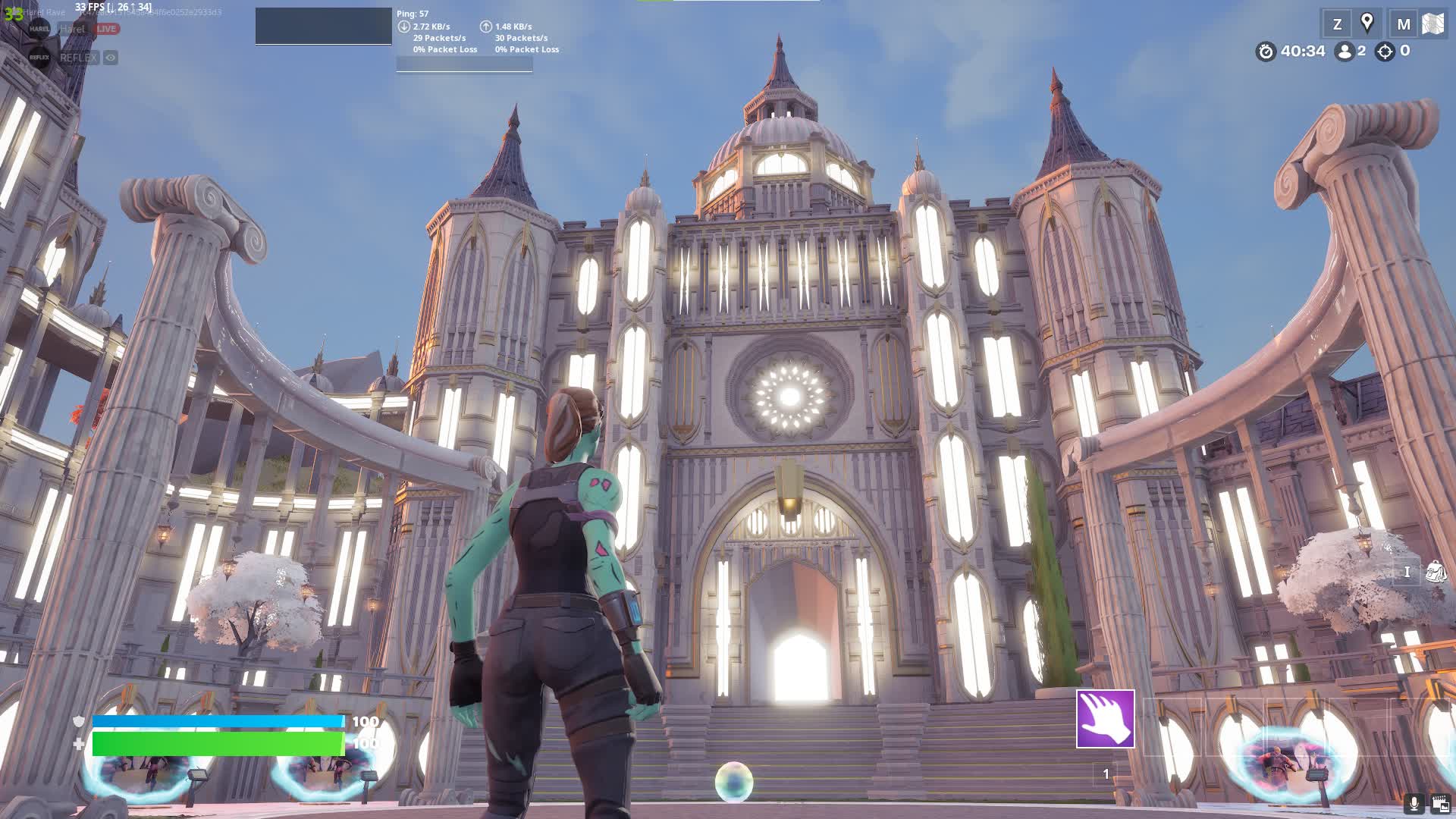
Task: Click the LIVE status badge
Action: (x=106, y=29)
